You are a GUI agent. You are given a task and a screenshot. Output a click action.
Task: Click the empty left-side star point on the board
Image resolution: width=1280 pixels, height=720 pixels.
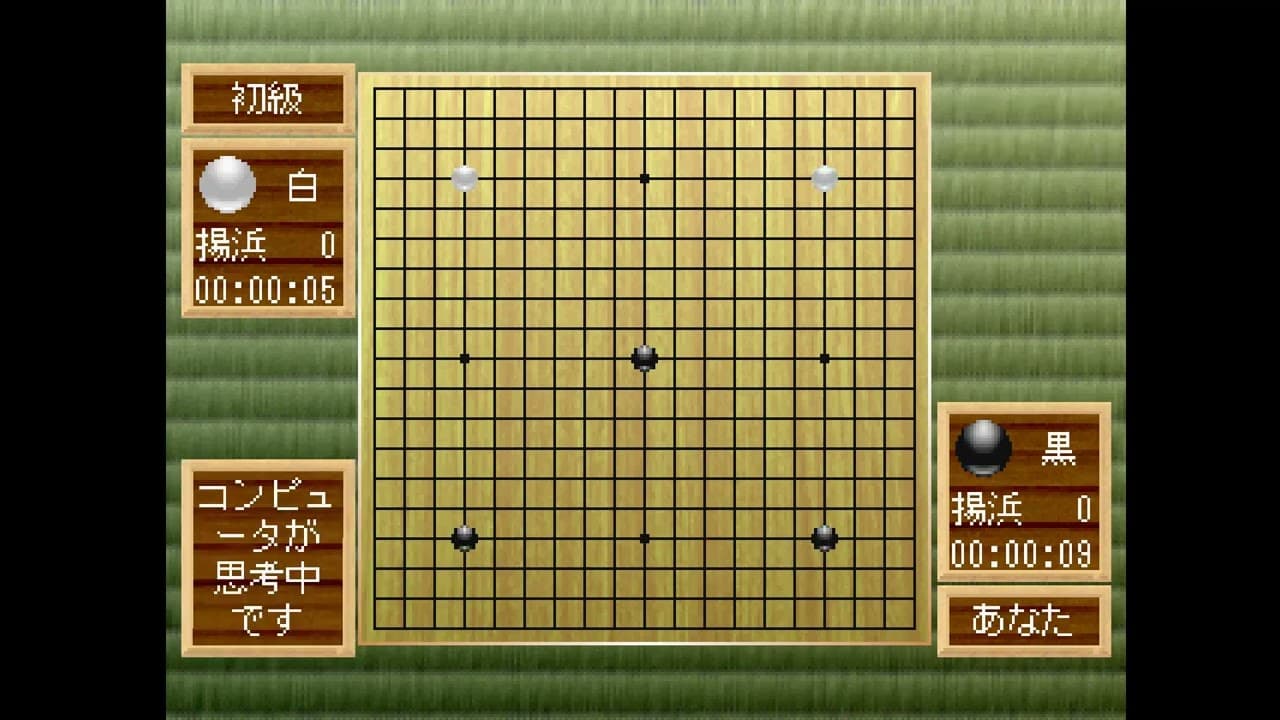(x=464, y=358)
